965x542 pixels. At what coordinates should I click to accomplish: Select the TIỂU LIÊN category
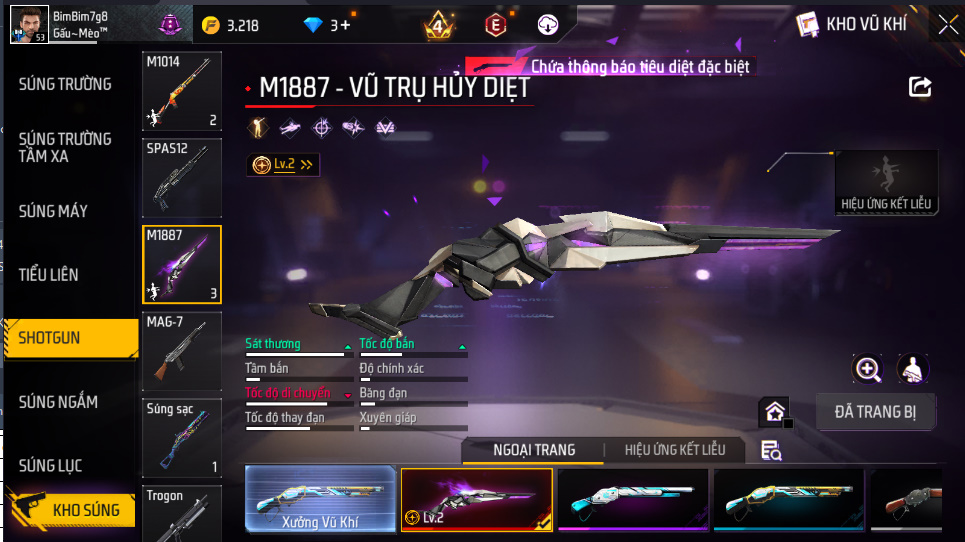coord(48,274)
